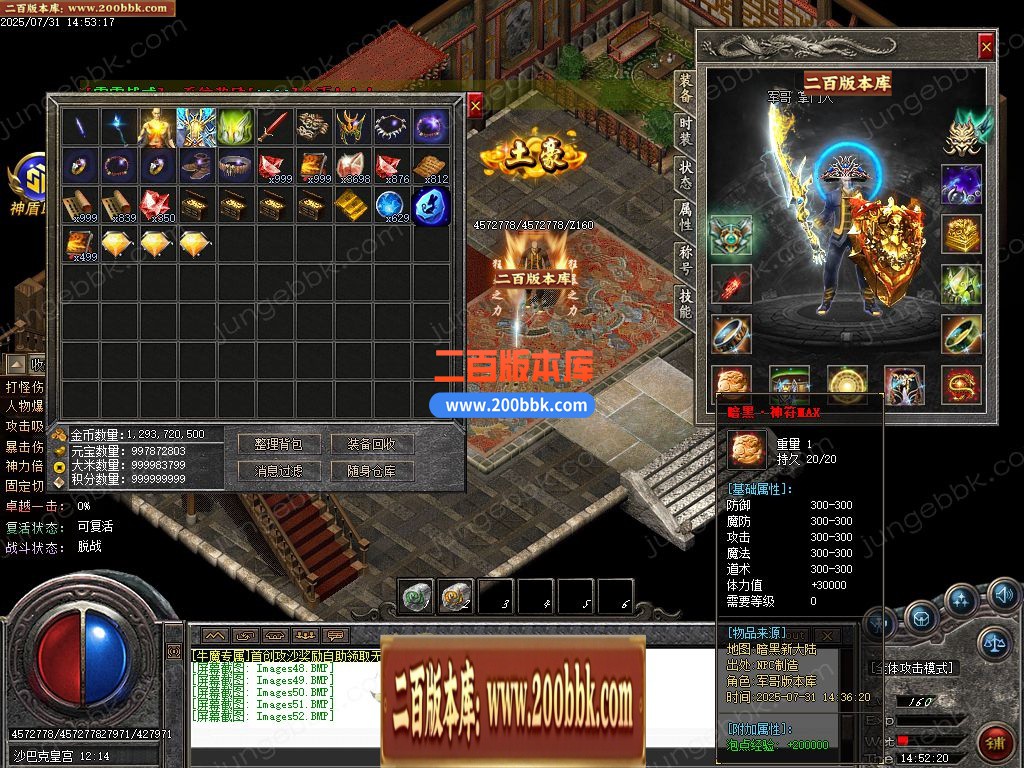1024x768 pixels.
Task: Close the character equipment panel
Action: coord(986,46)
